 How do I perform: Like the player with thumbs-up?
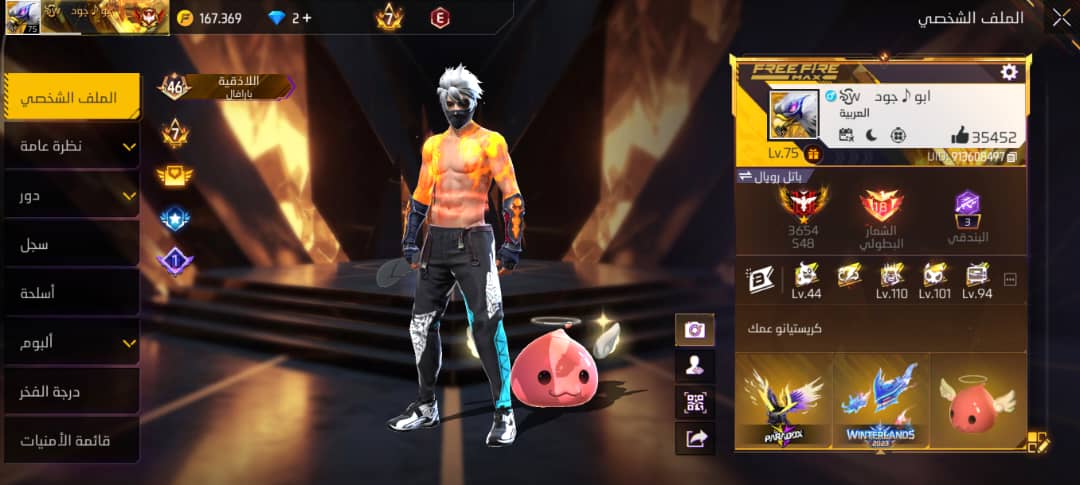(x=960, y=136)
